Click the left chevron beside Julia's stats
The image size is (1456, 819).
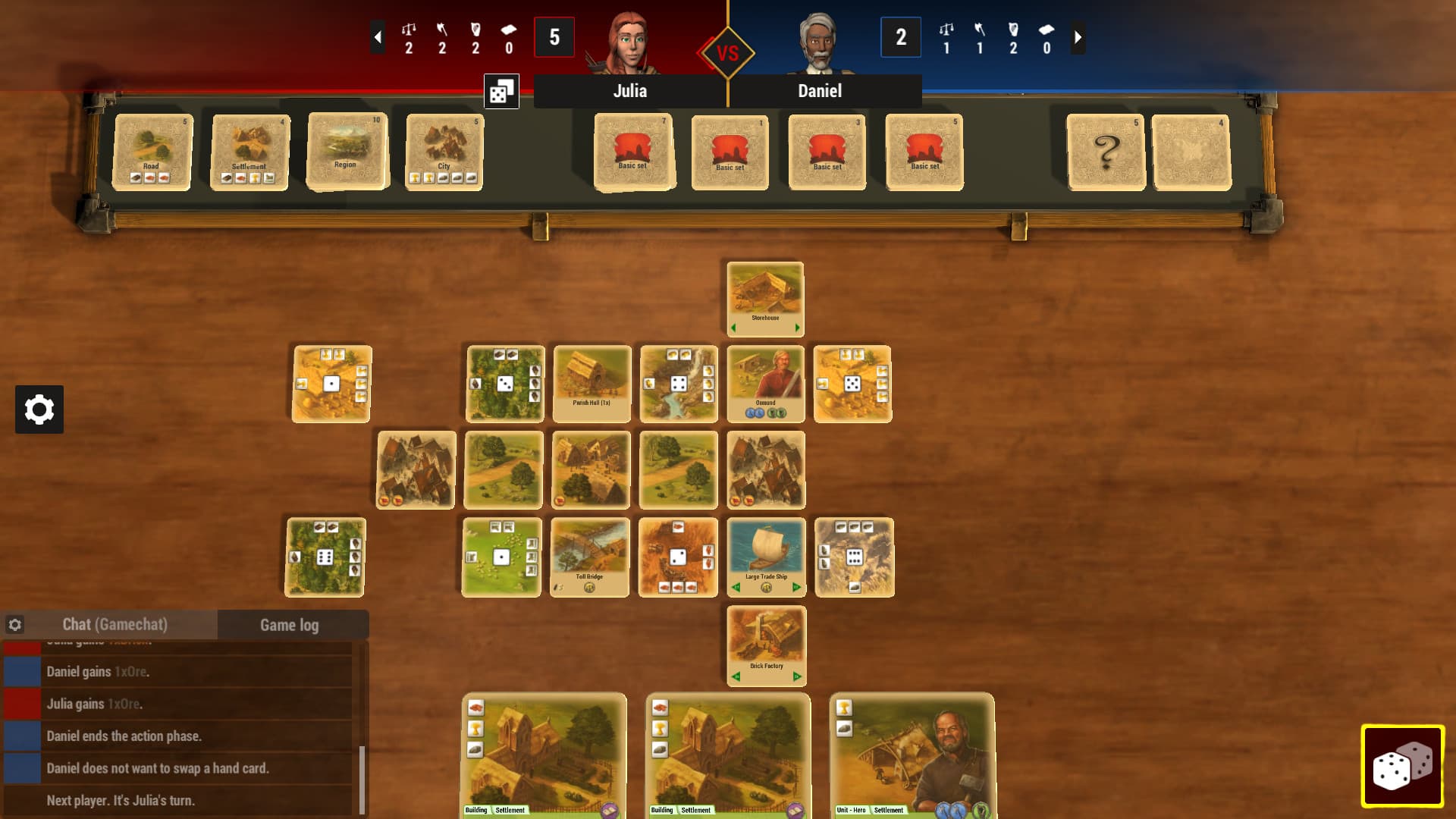pos(377,36)
